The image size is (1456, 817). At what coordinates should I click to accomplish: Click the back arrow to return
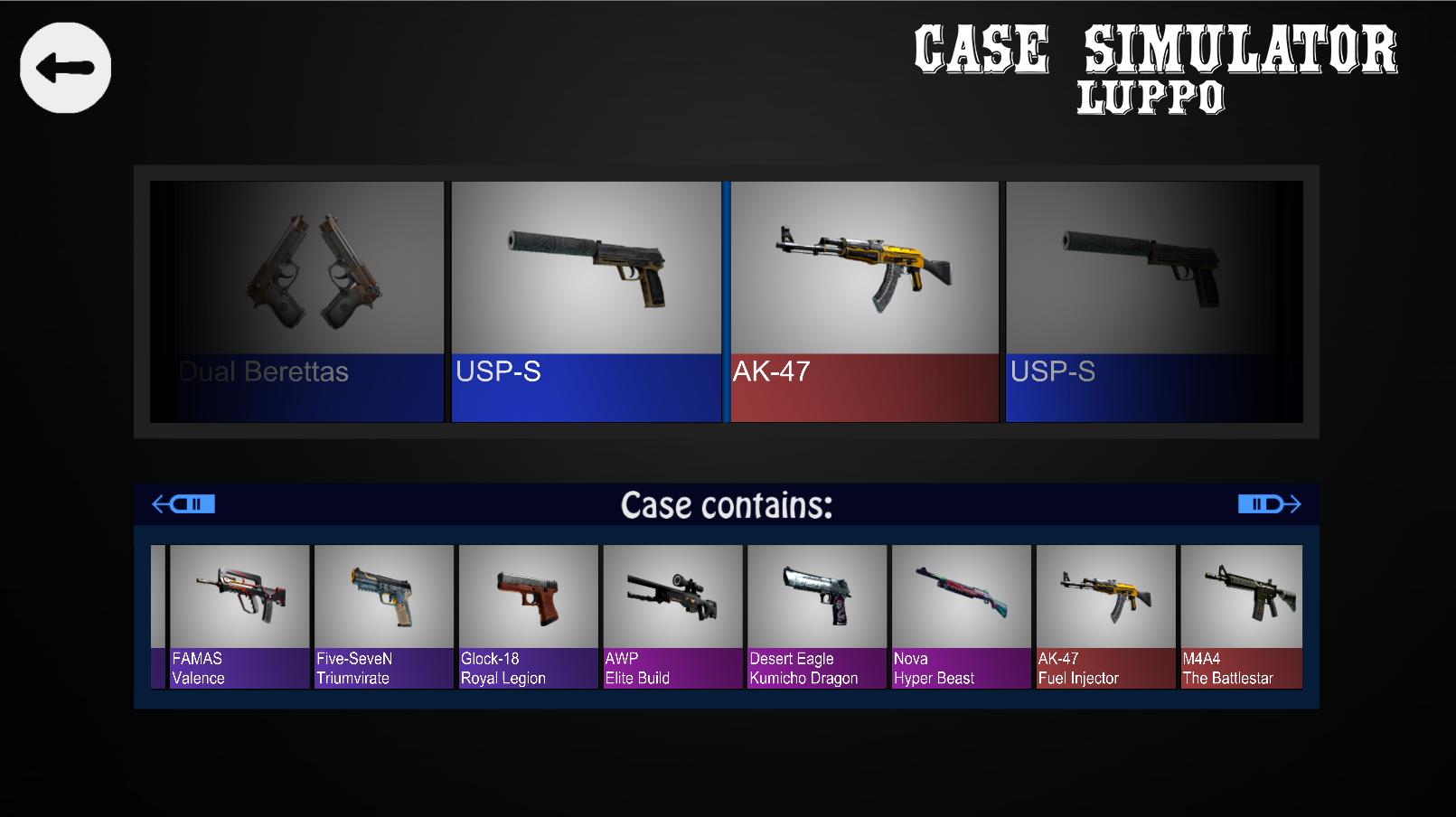click(64, 68)
